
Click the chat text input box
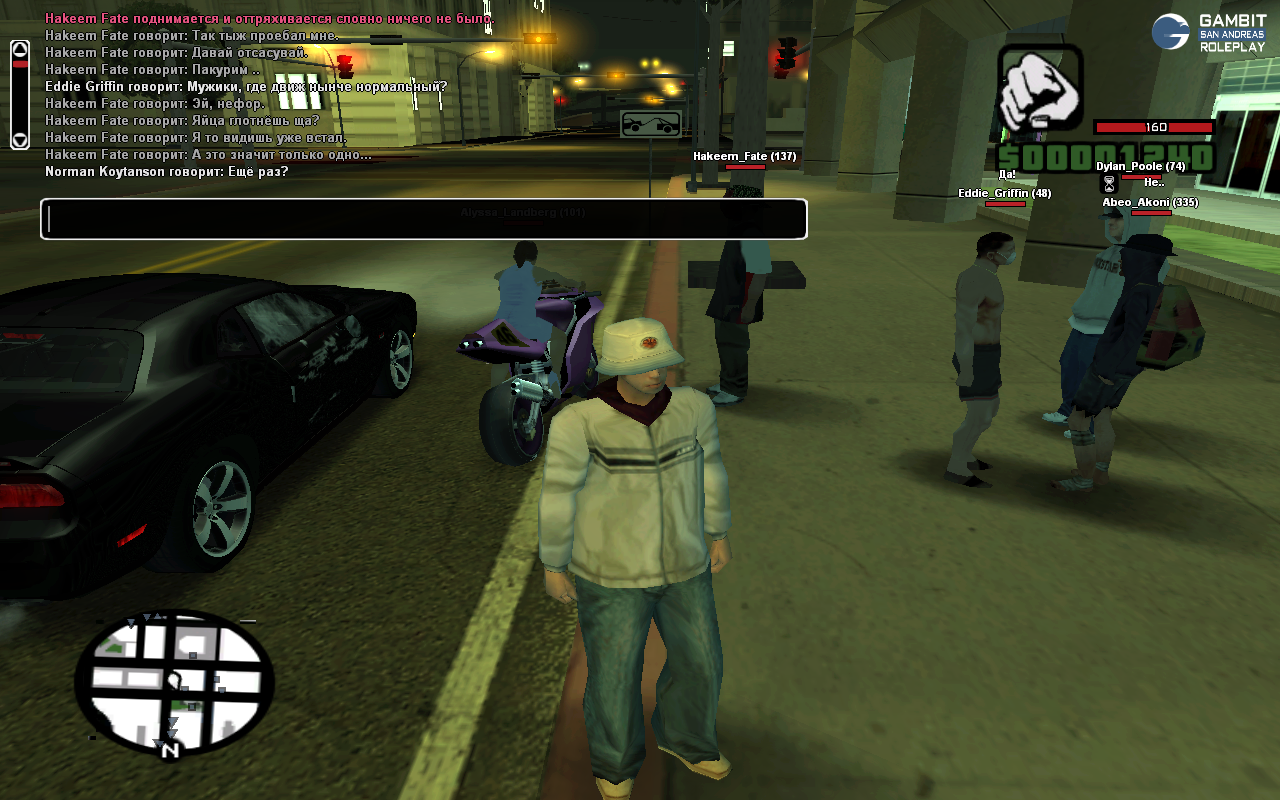pos(423,219)
